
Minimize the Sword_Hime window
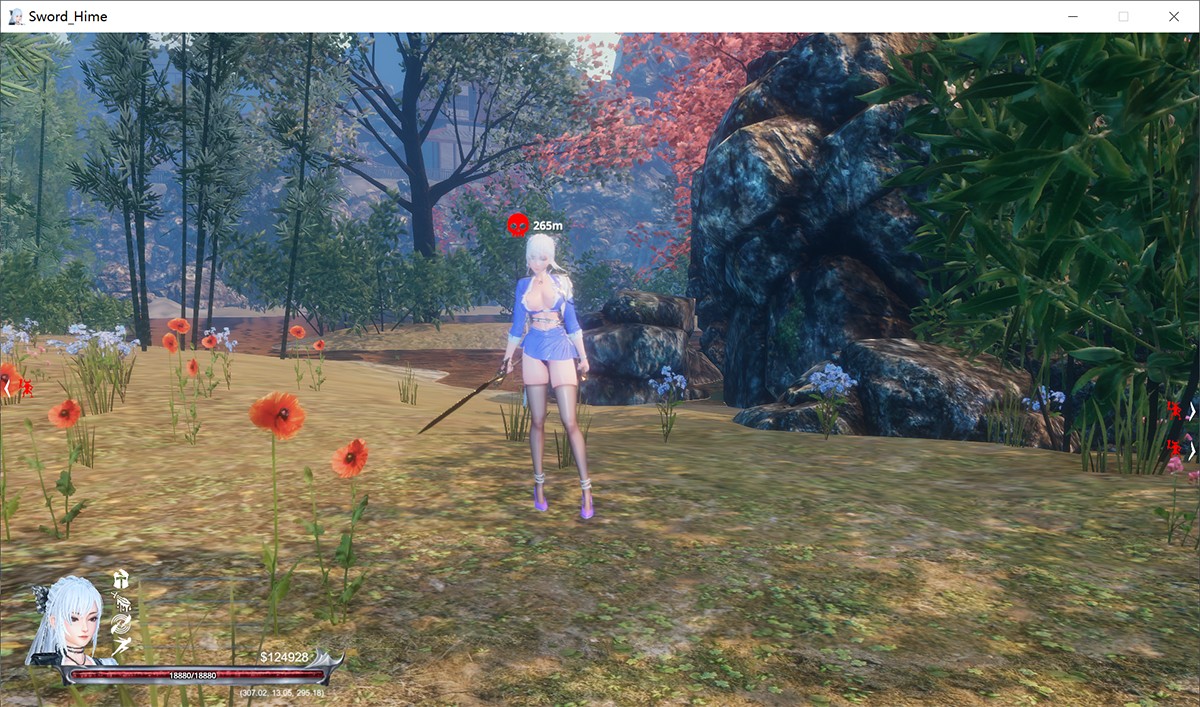pos(1072,16)
